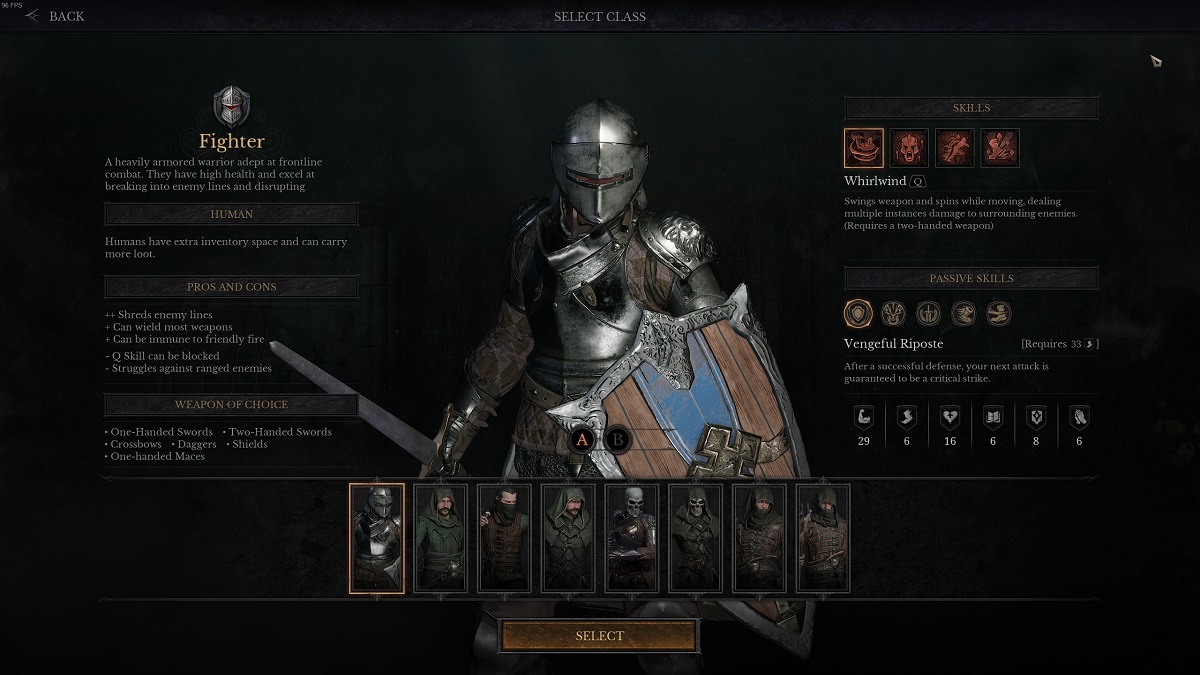
Task: View the sword-and-shield passive skill icon
Action: pyautogui.click(x=927, y=314)
